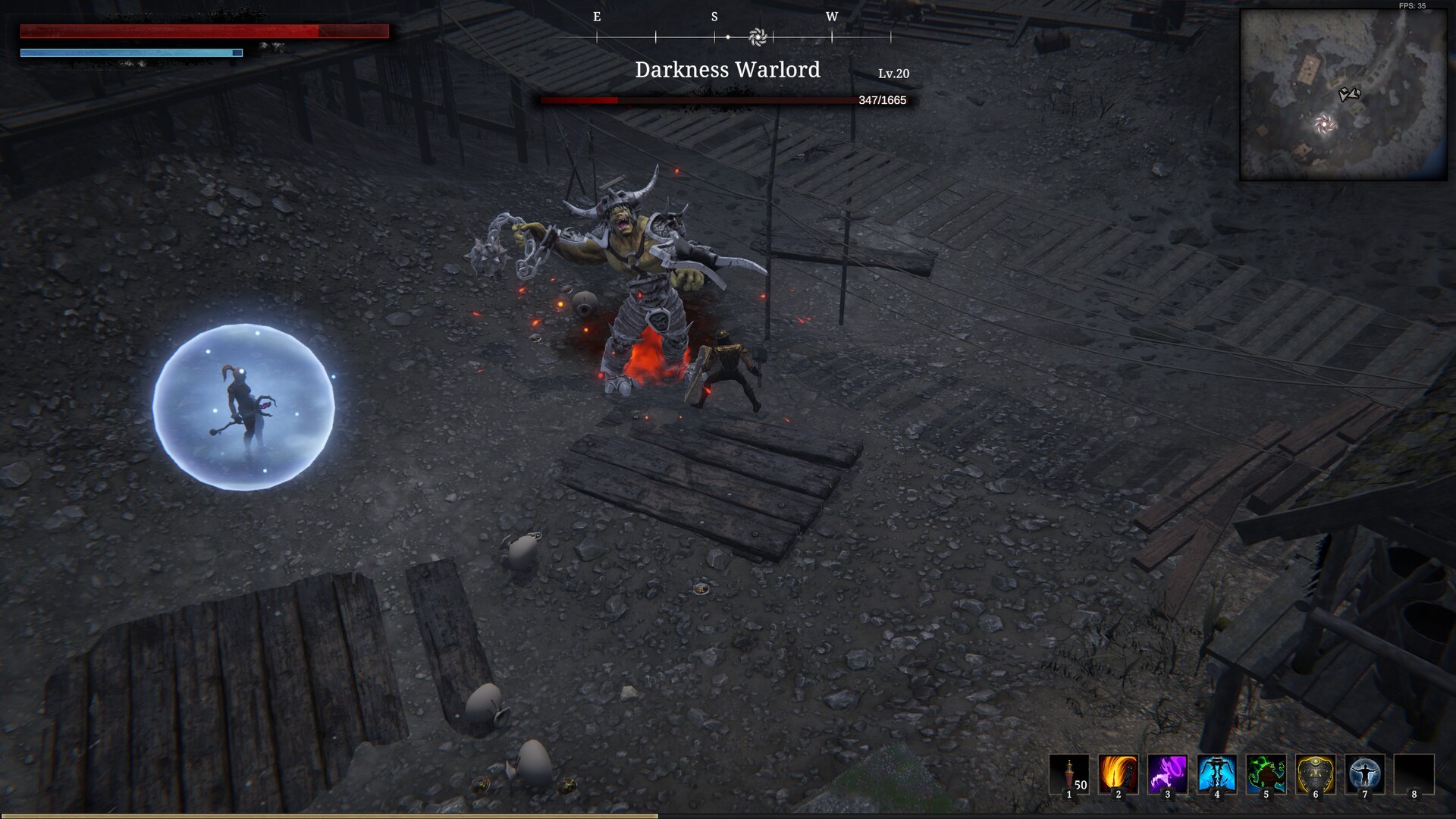Use the golden shield ability

1315,774
